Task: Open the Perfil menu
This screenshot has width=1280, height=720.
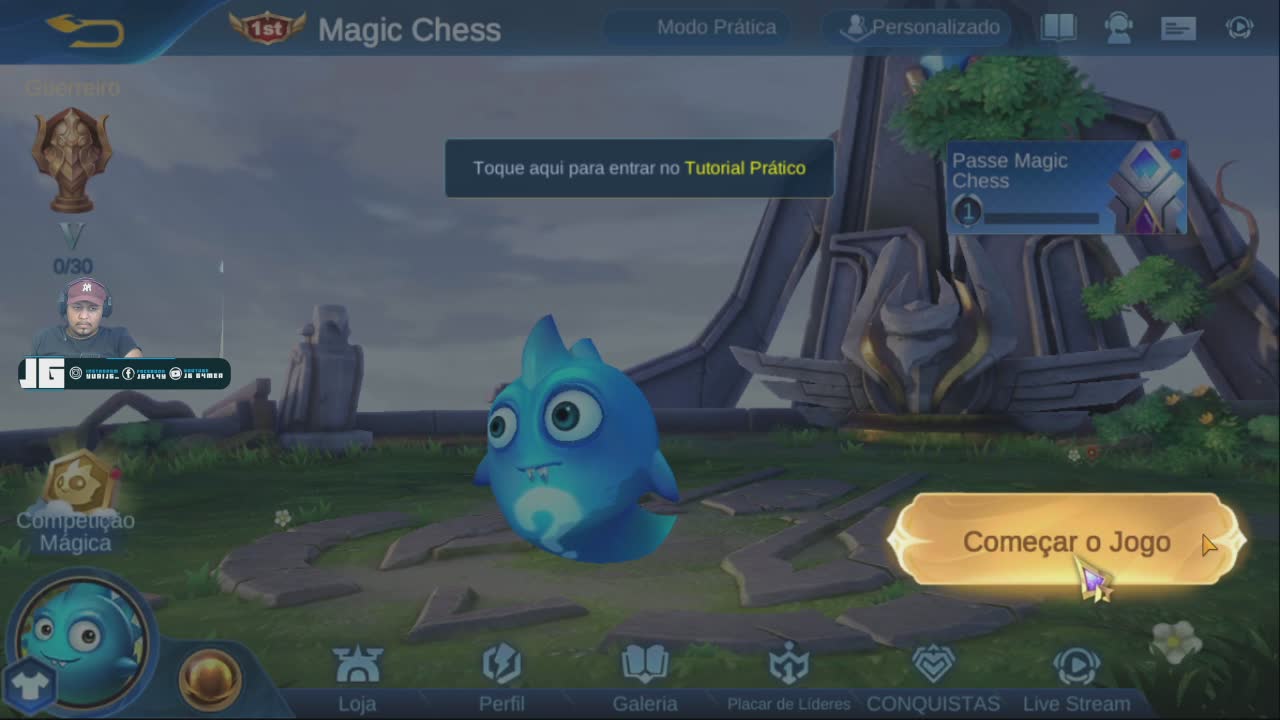Action: (x=501, y=679)
